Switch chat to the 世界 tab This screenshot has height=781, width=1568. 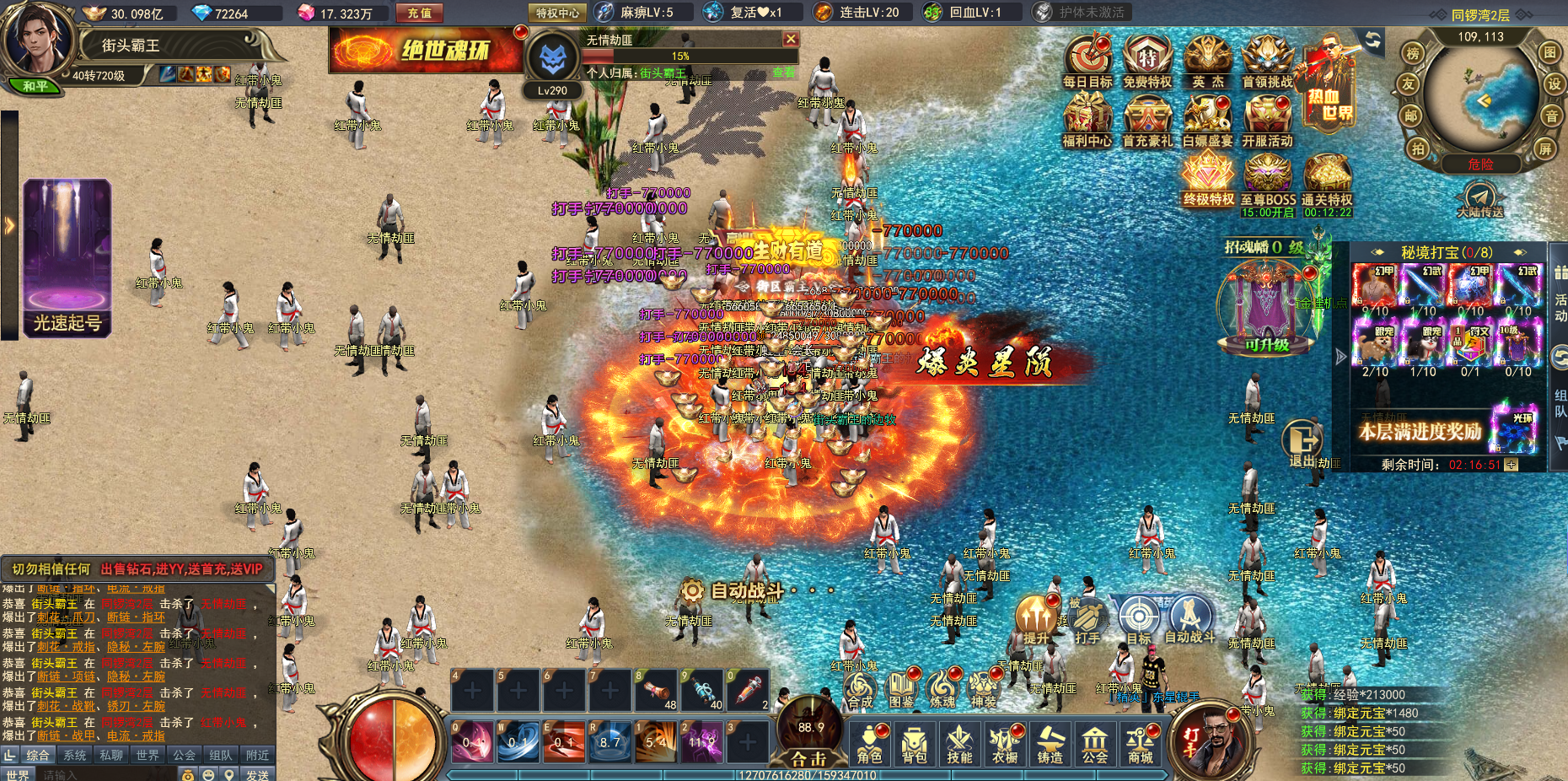148,755
